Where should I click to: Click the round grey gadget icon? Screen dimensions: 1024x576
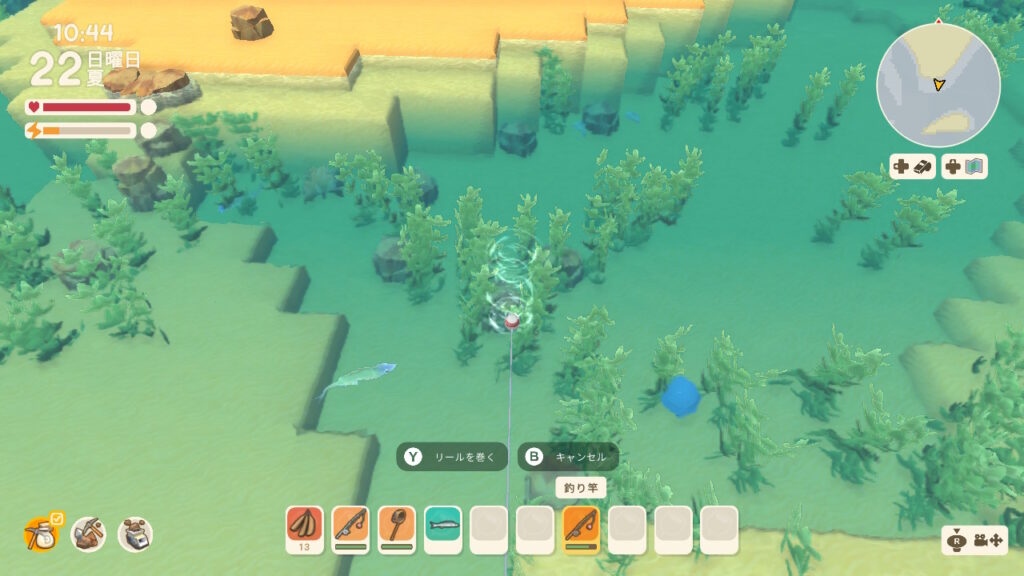134,534
